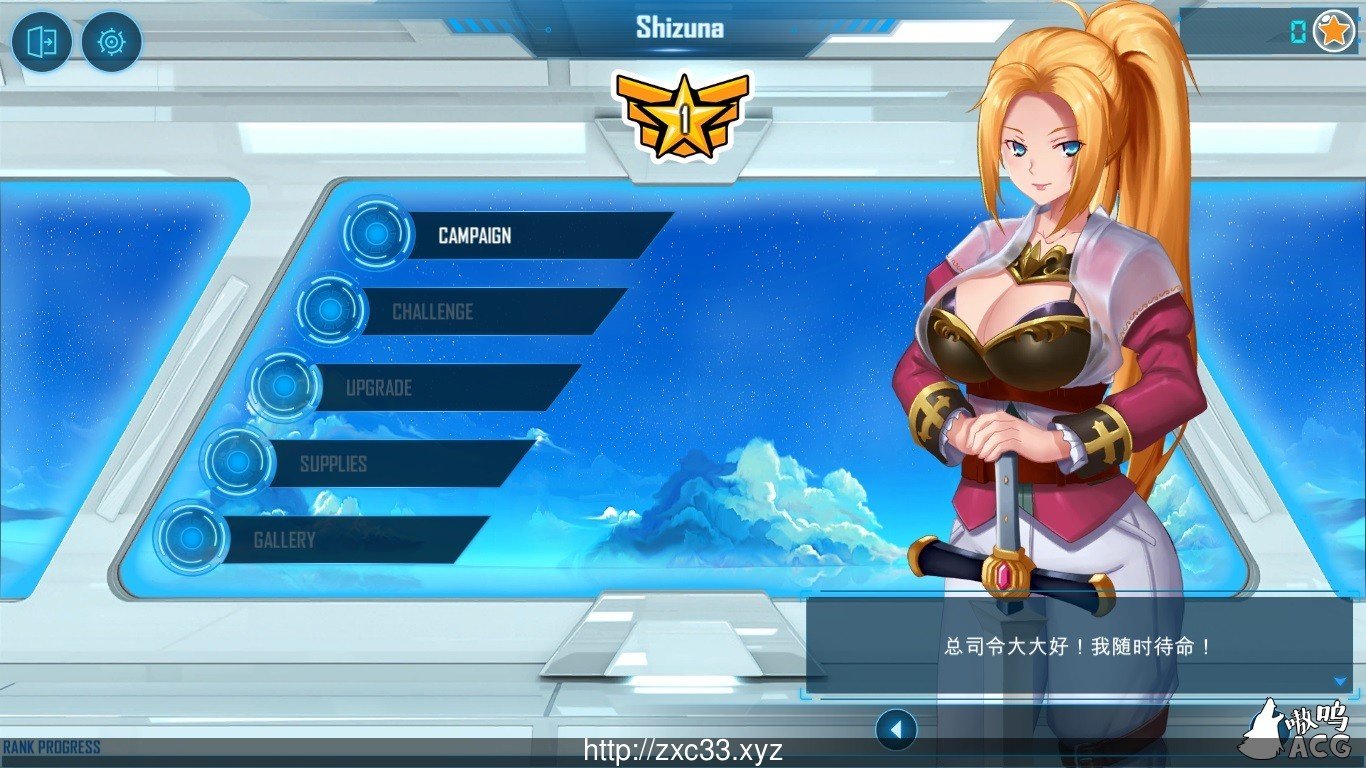
Task: Click the circular icon beside CHALLENGE
Action: (x=329, y=312)
